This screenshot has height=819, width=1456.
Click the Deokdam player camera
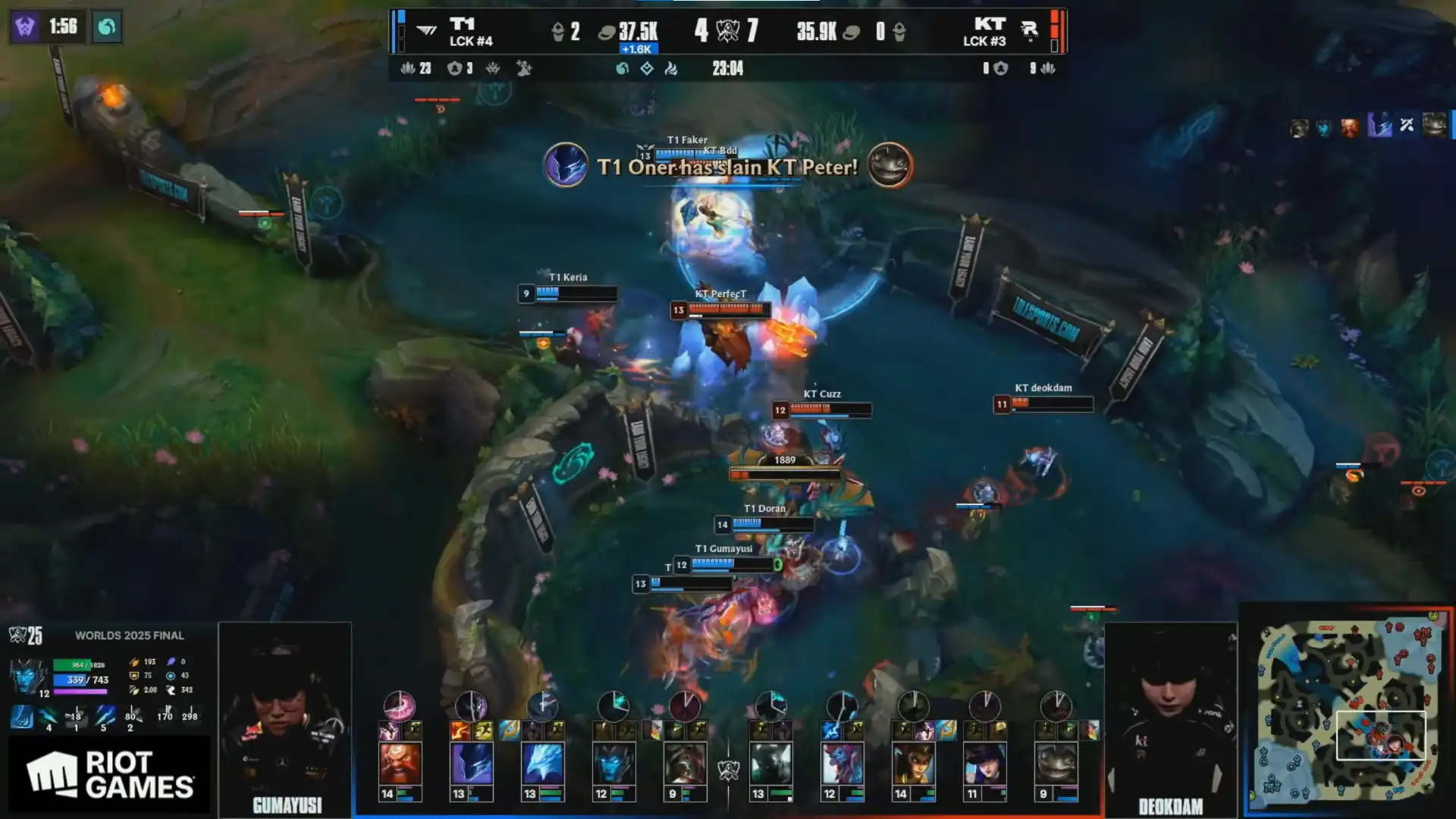pyautogui.click(x=1170, y=717)
